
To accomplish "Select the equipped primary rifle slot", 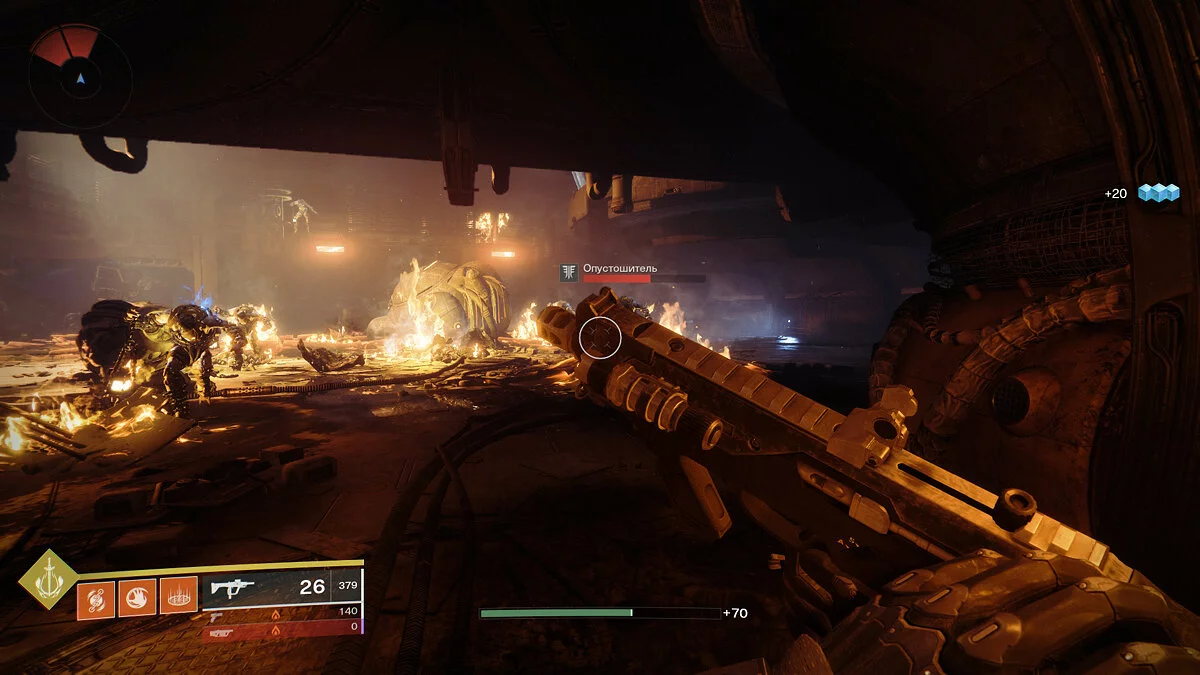I will [x=281, y=588].
